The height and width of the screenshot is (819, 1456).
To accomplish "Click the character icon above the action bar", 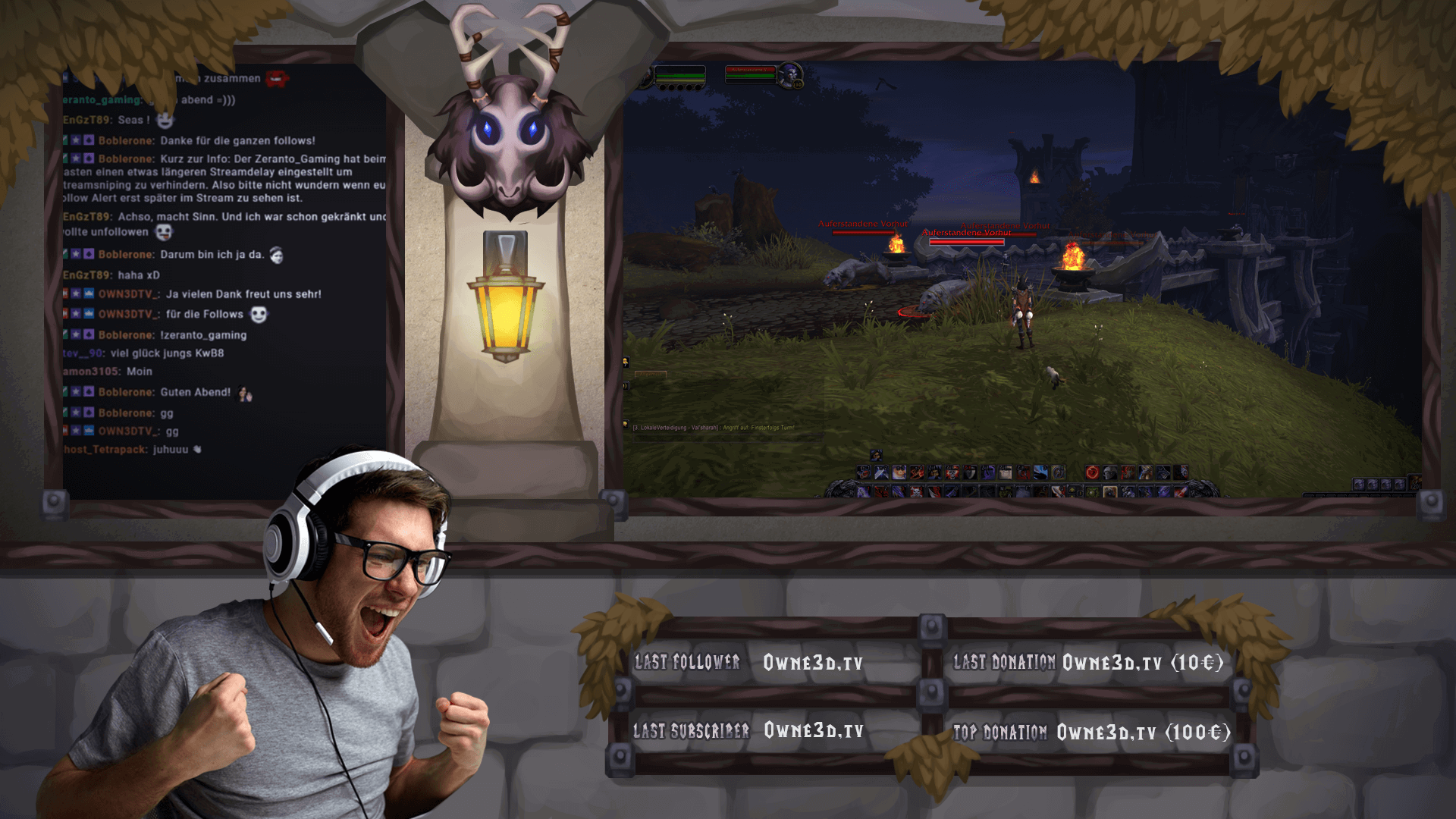I will [876, 455].
